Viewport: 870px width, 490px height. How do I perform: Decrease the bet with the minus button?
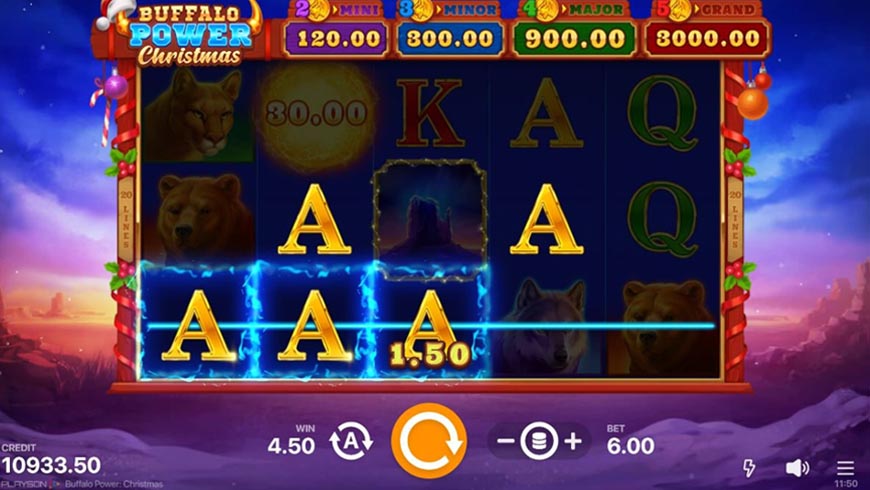[506, 441]
